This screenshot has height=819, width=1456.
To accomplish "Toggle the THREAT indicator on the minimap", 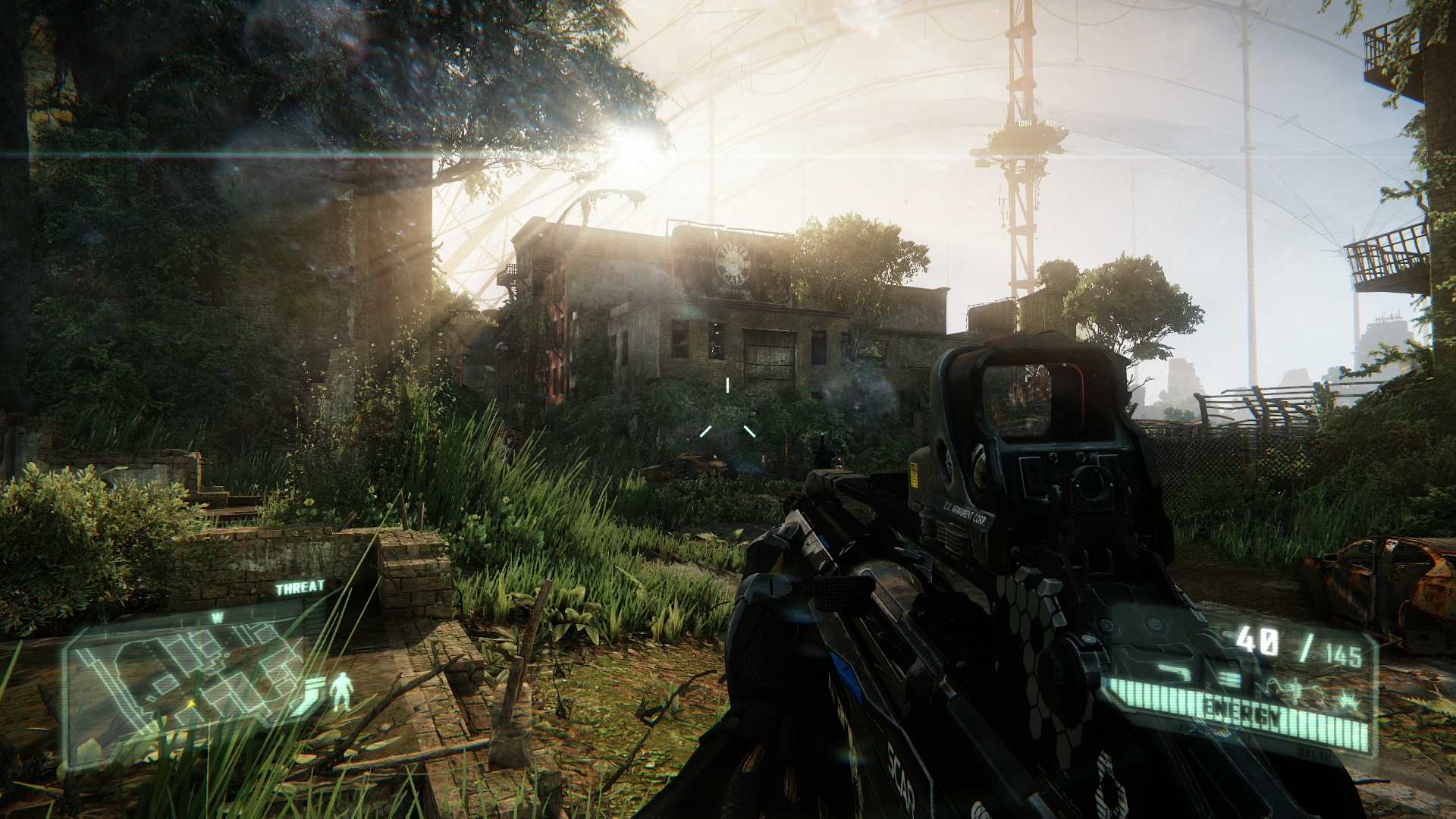I will [x=300, y=586].
